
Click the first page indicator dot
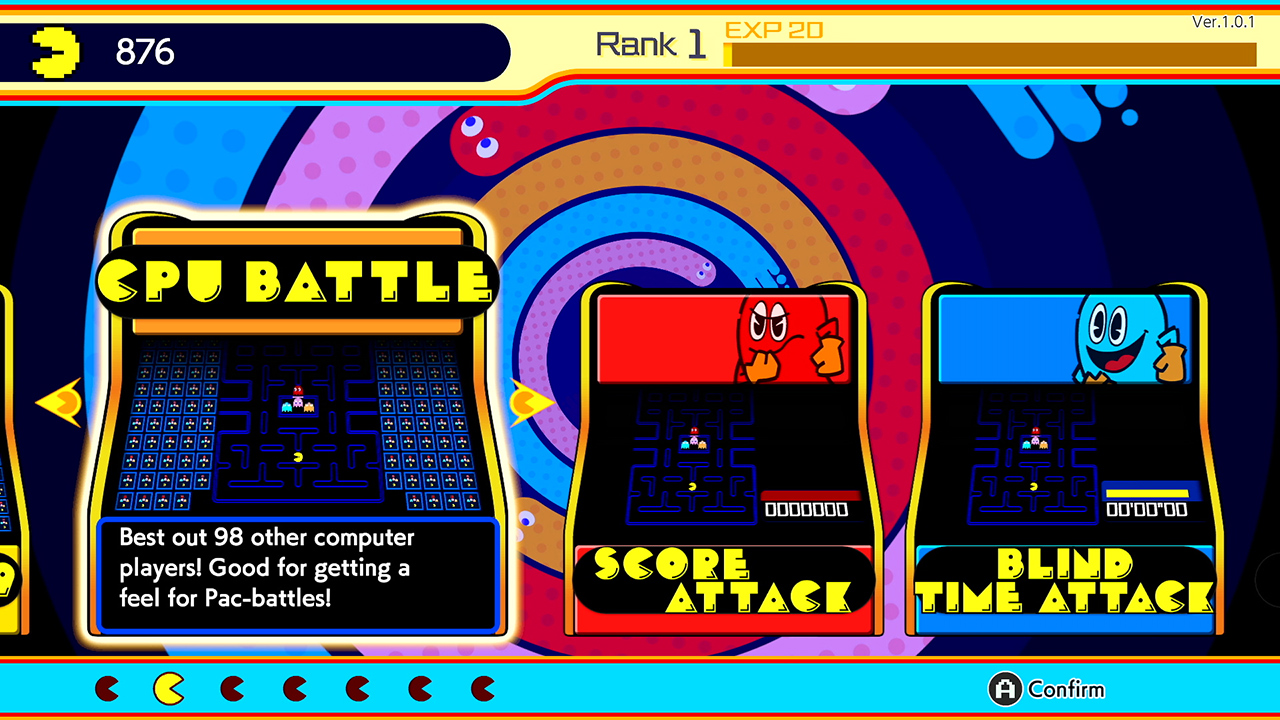point(105,689)
